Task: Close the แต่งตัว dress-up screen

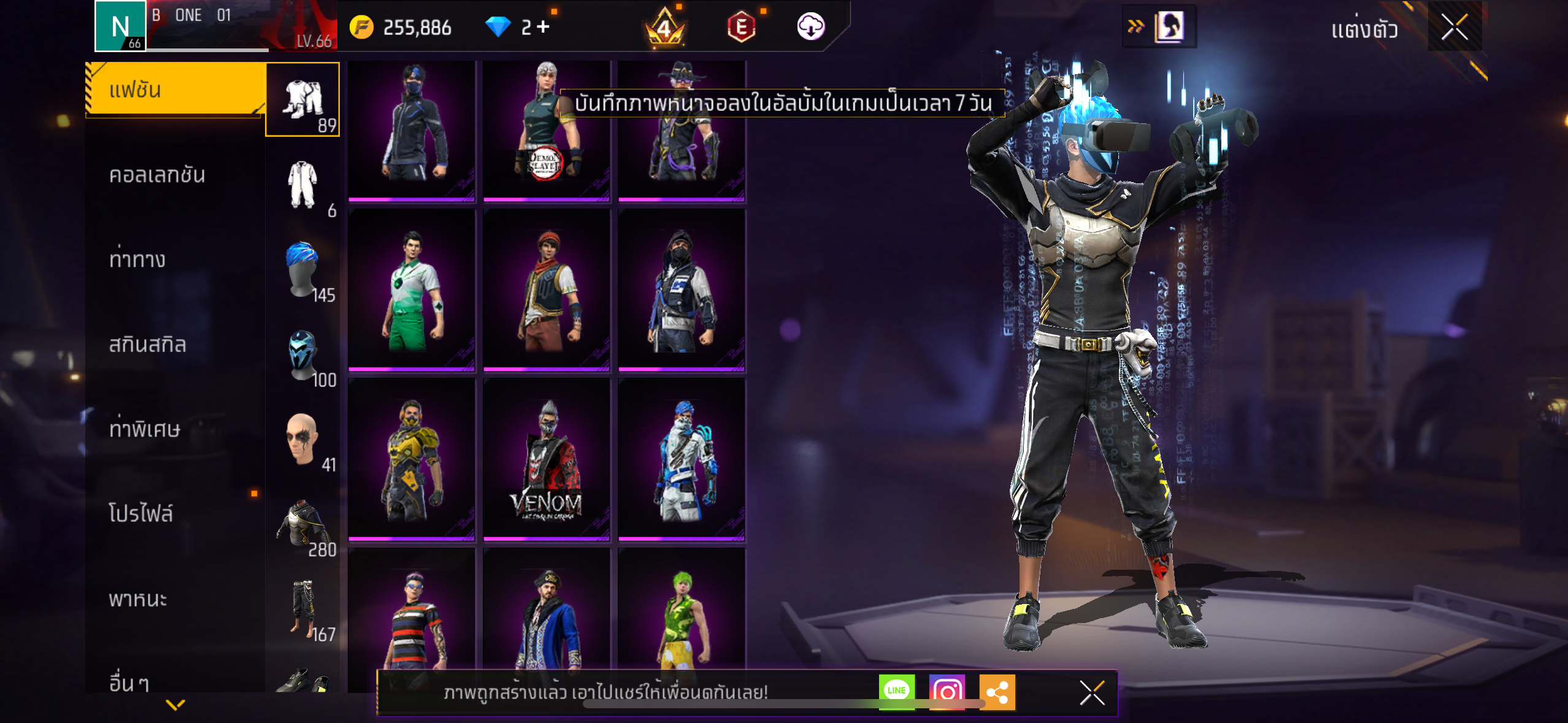Action: (1454, 27)
